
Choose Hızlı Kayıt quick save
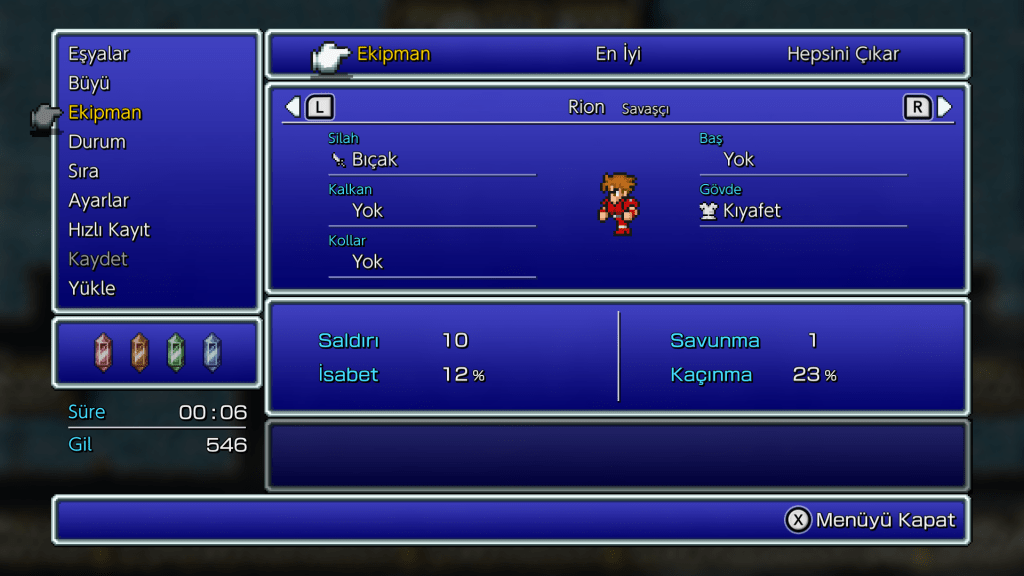[108, 230]
